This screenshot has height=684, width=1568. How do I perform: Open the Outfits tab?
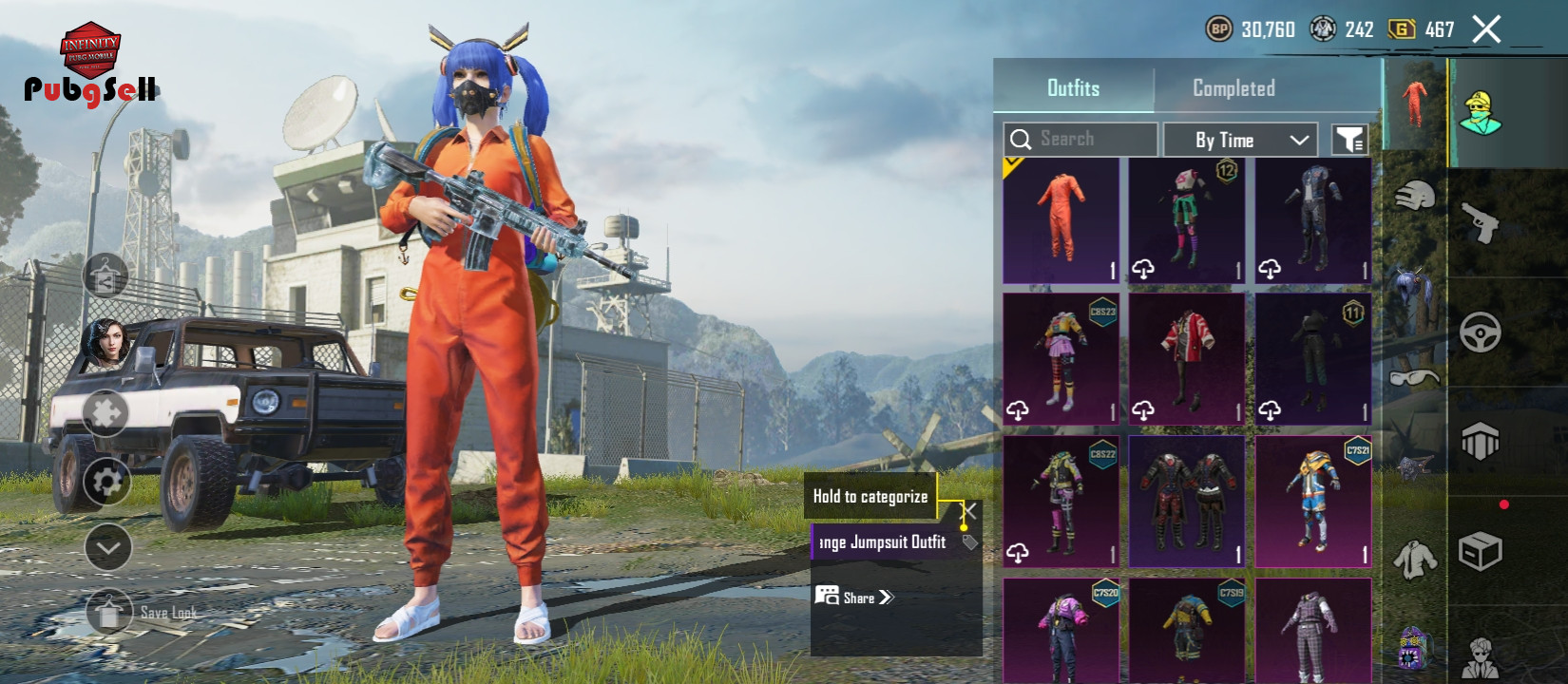click(1073, 88)
